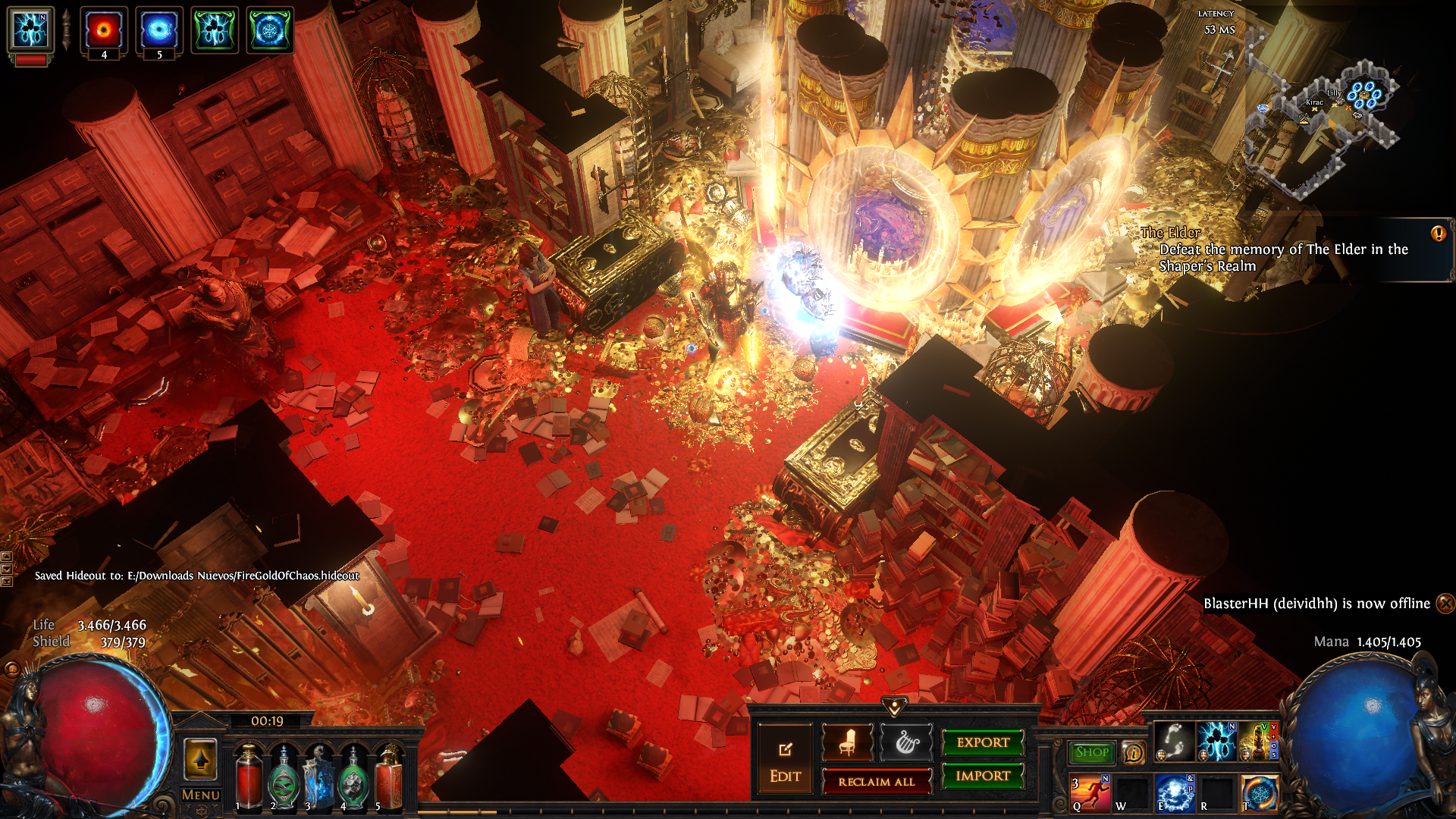
Task: Open hideout Edit mode
Action: [x=785, y=761]
